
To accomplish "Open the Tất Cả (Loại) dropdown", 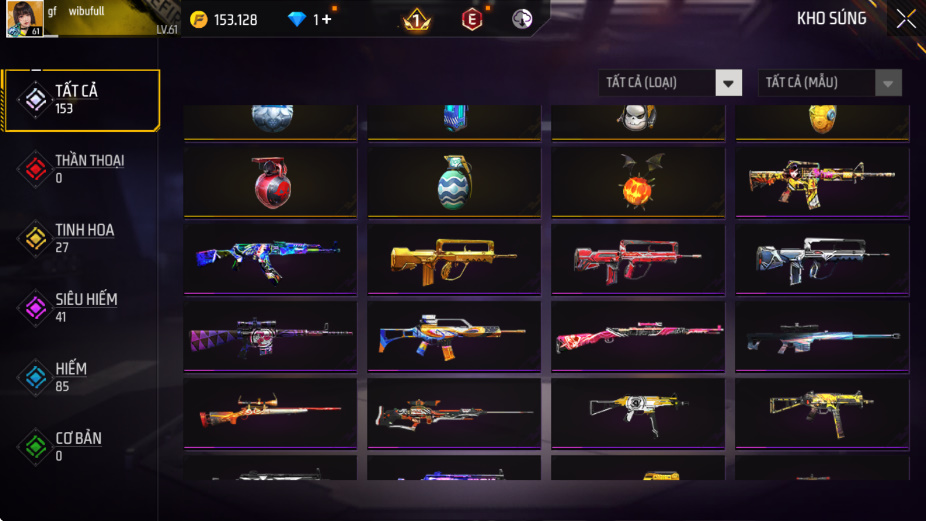I will click(x=671, y=83).
